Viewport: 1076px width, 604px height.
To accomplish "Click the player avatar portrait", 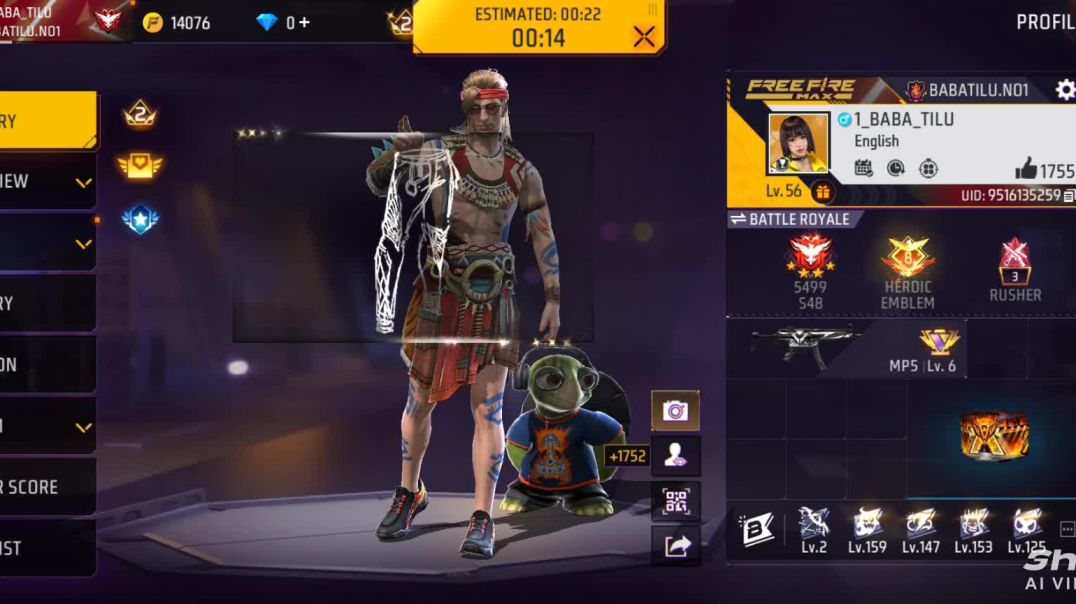I will point(798,142).
